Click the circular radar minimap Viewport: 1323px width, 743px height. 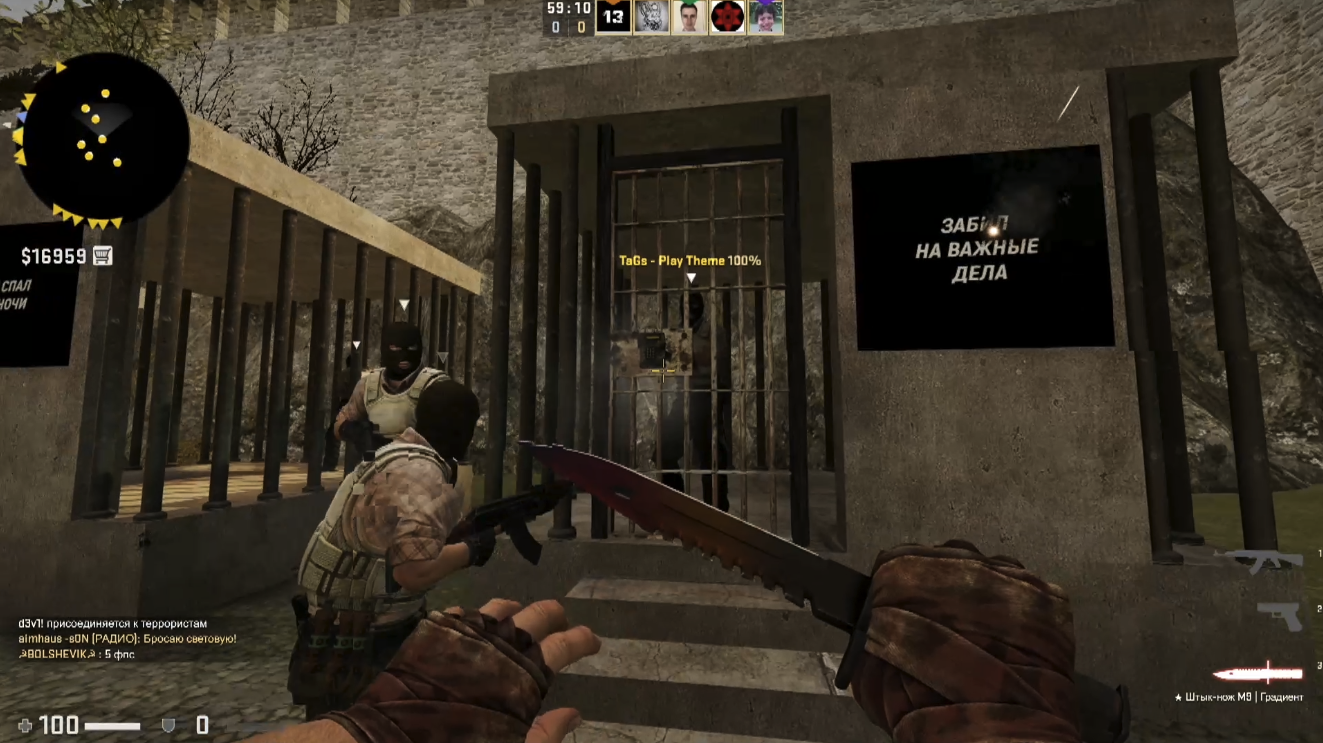(x=104, y=137)
